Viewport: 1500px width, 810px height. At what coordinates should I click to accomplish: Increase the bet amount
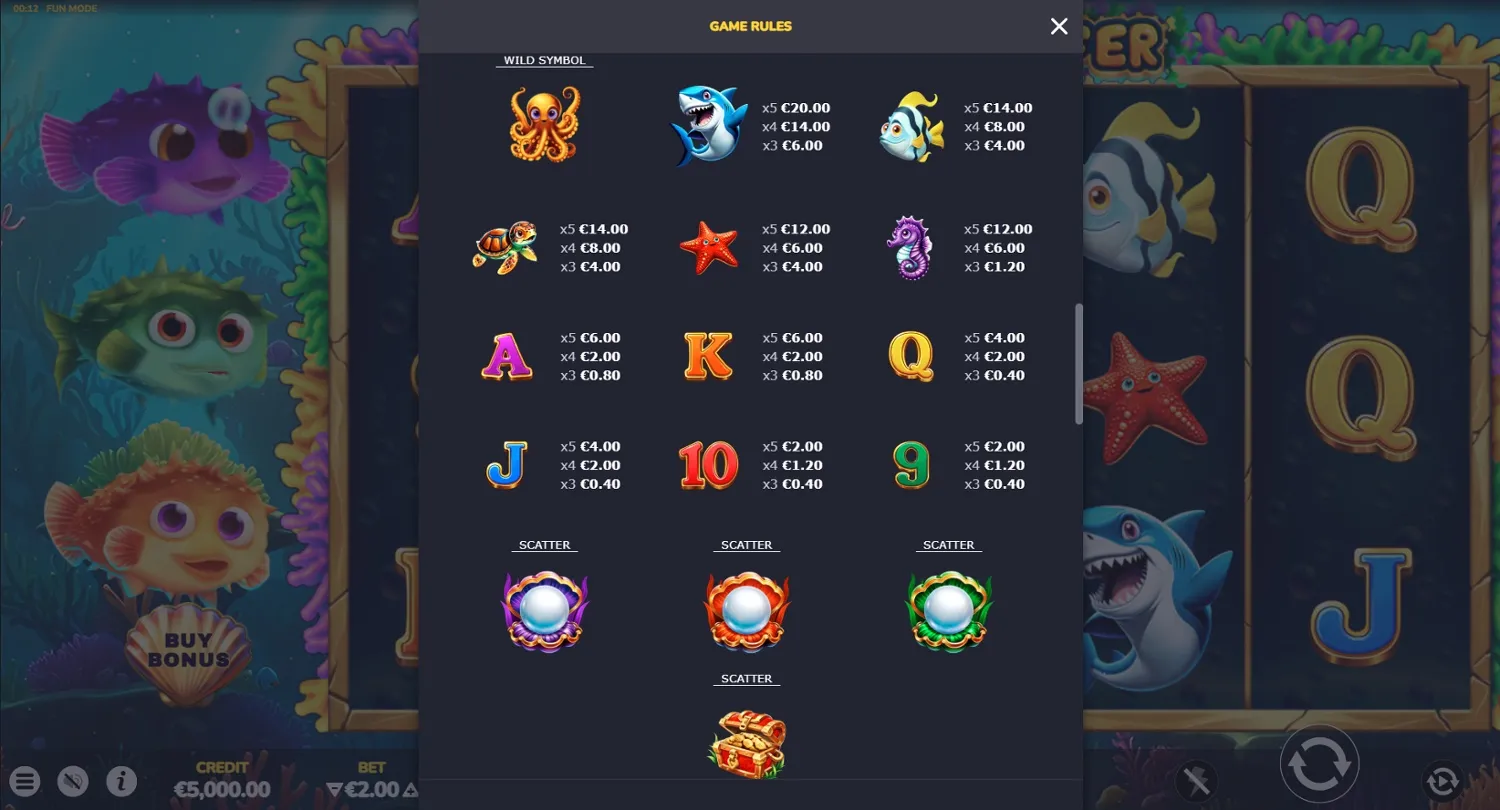[x=410, y=789]
